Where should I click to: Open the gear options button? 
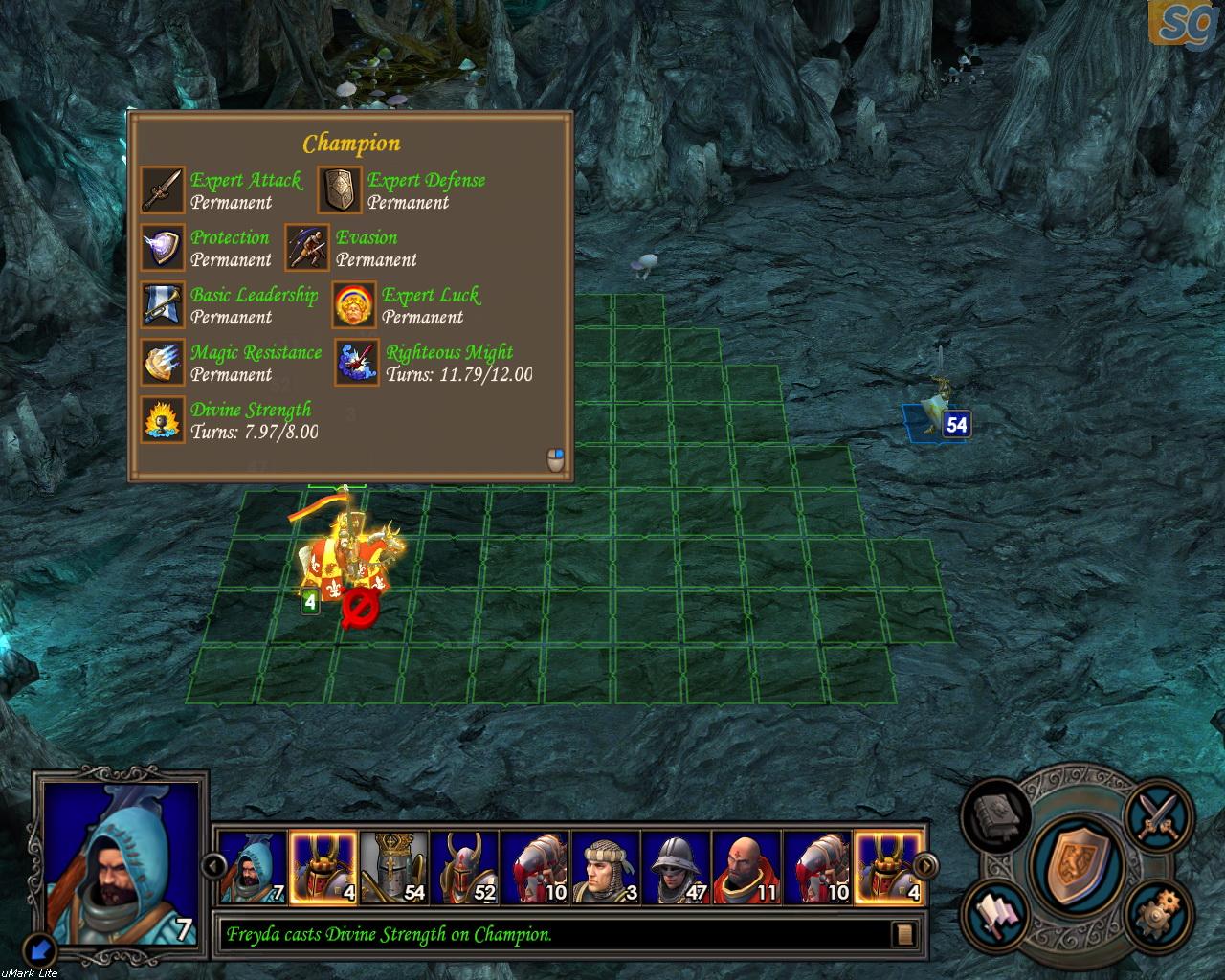[x=1158, y=914]
